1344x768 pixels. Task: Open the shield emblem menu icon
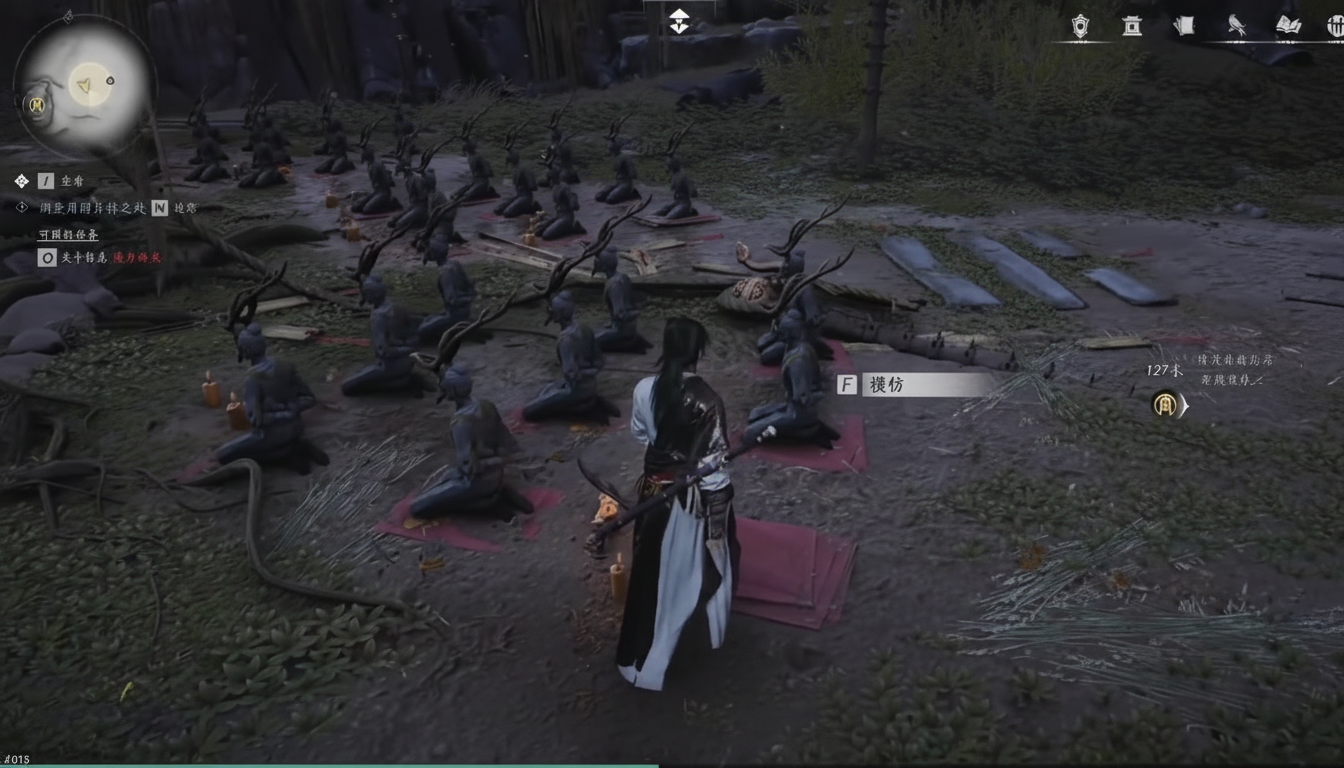click(1080, 27)
